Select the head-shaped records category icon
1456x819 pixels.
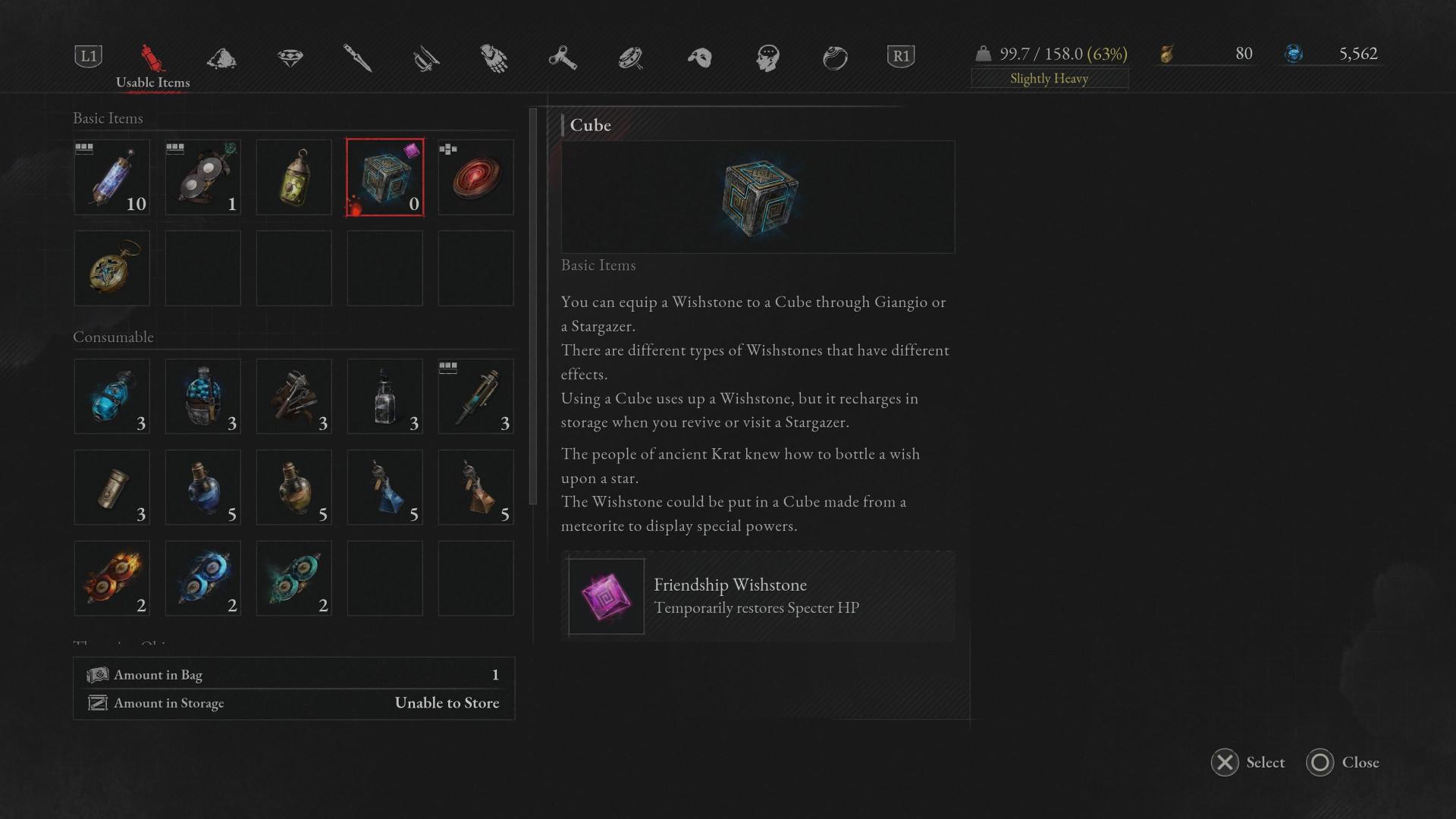(767, 58)
